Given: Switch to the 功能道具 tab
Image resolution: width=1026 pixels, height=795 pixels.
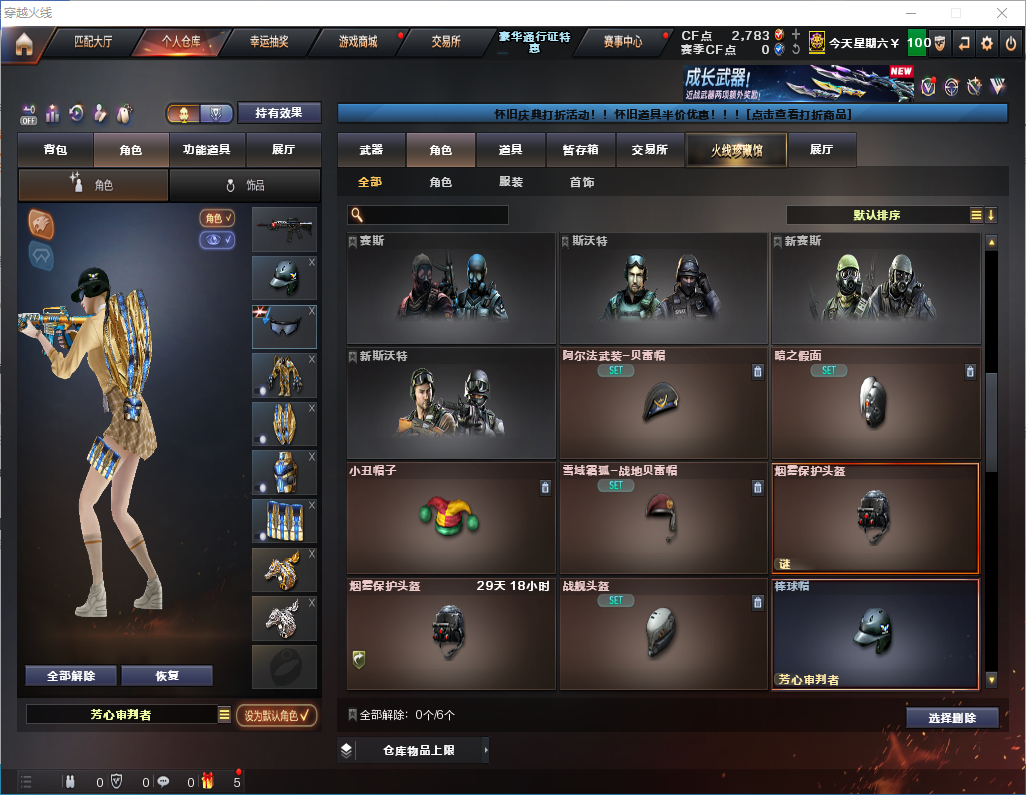Looking at the screenshot, I should pyautogui.click(x=207, y=150).
